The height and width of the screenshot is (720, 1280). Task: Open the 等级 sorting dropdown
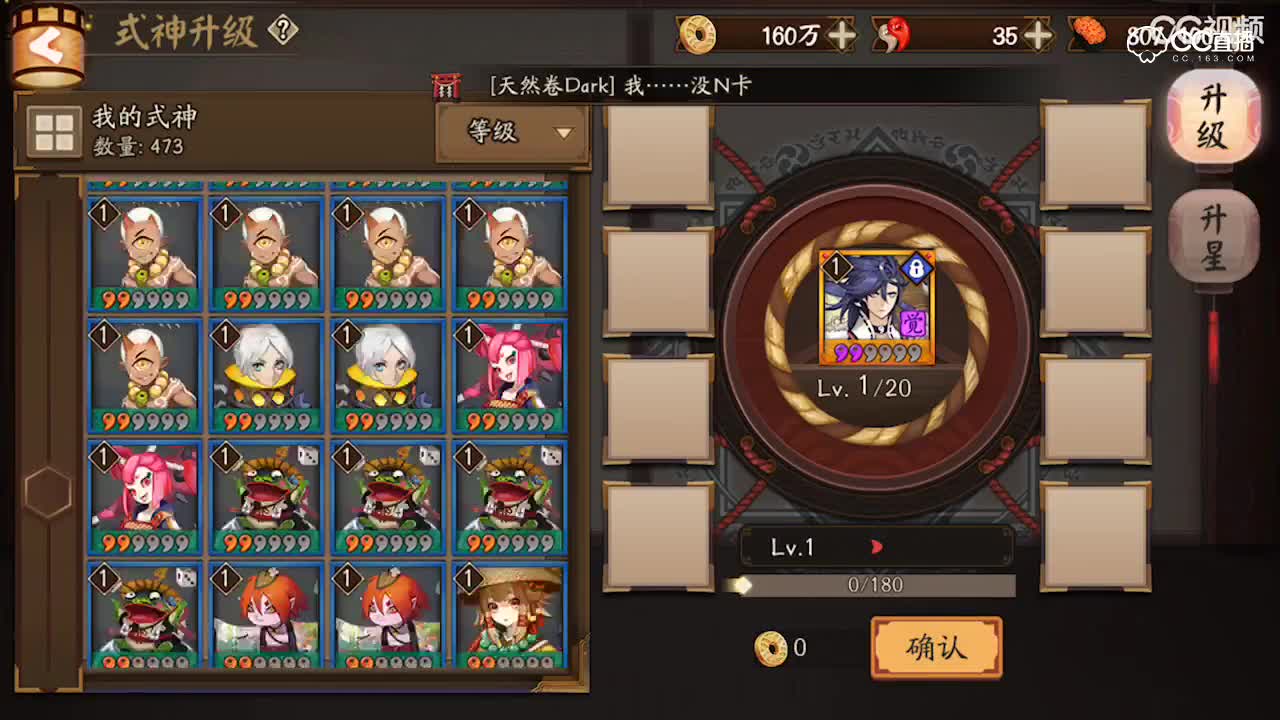point(512,133)
